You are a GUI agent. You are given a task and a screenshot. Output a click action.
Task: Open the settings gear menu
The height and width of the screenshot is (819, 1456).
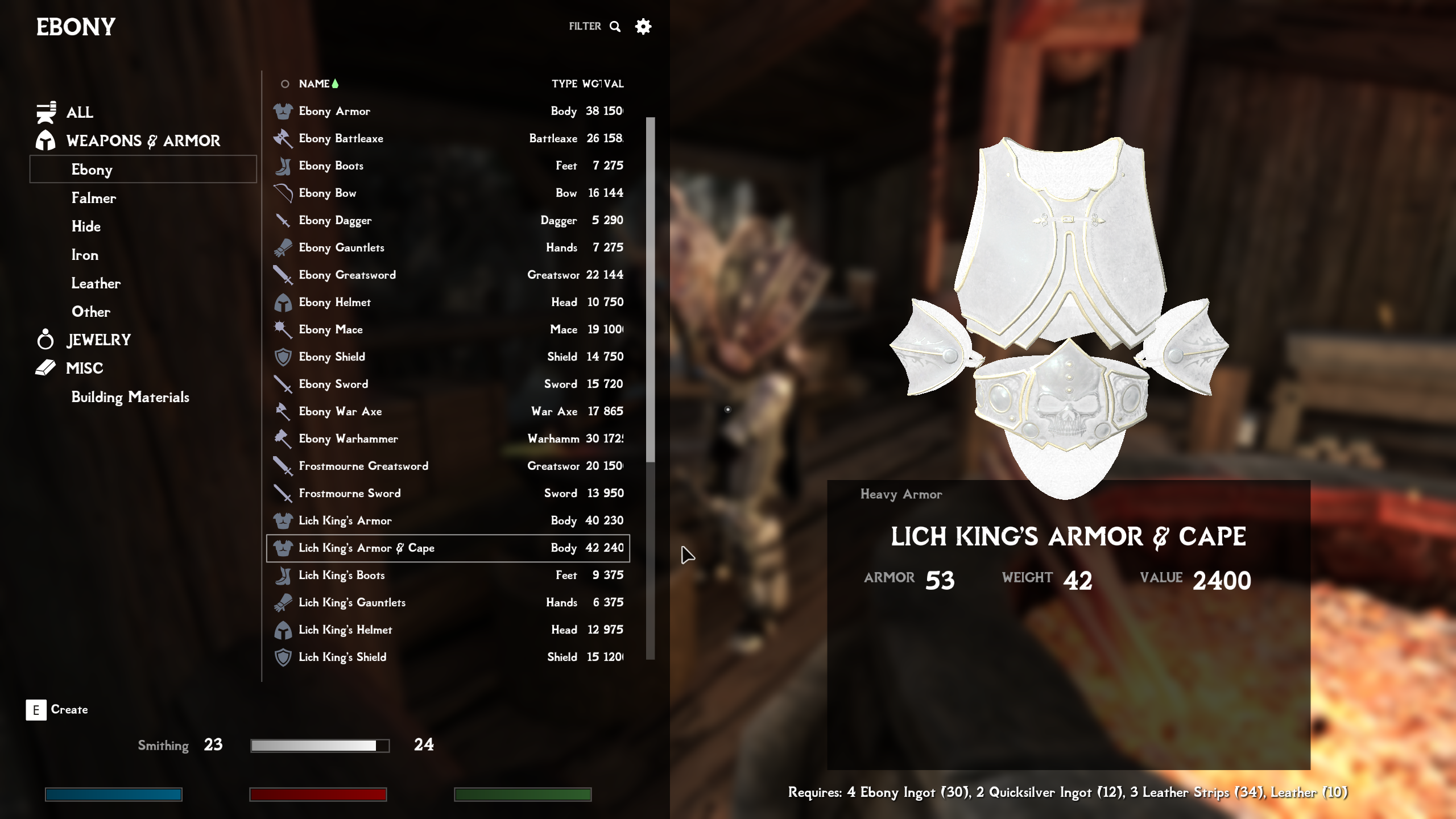coord(643,26)
